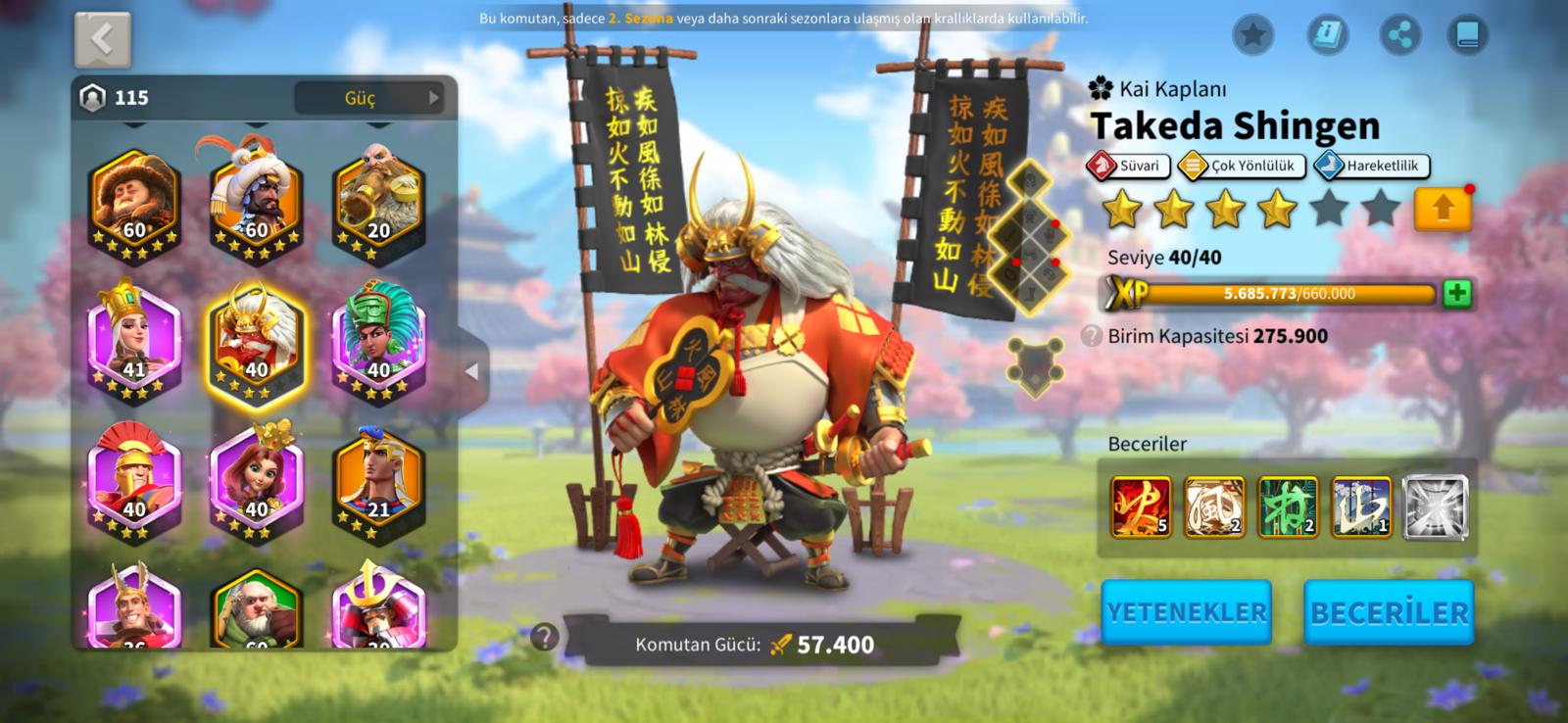The height and width of the screenshot is (723, 1568).
Task: Choose the red-plumed Roman helmet commander
Action: [x=134, y=480]
